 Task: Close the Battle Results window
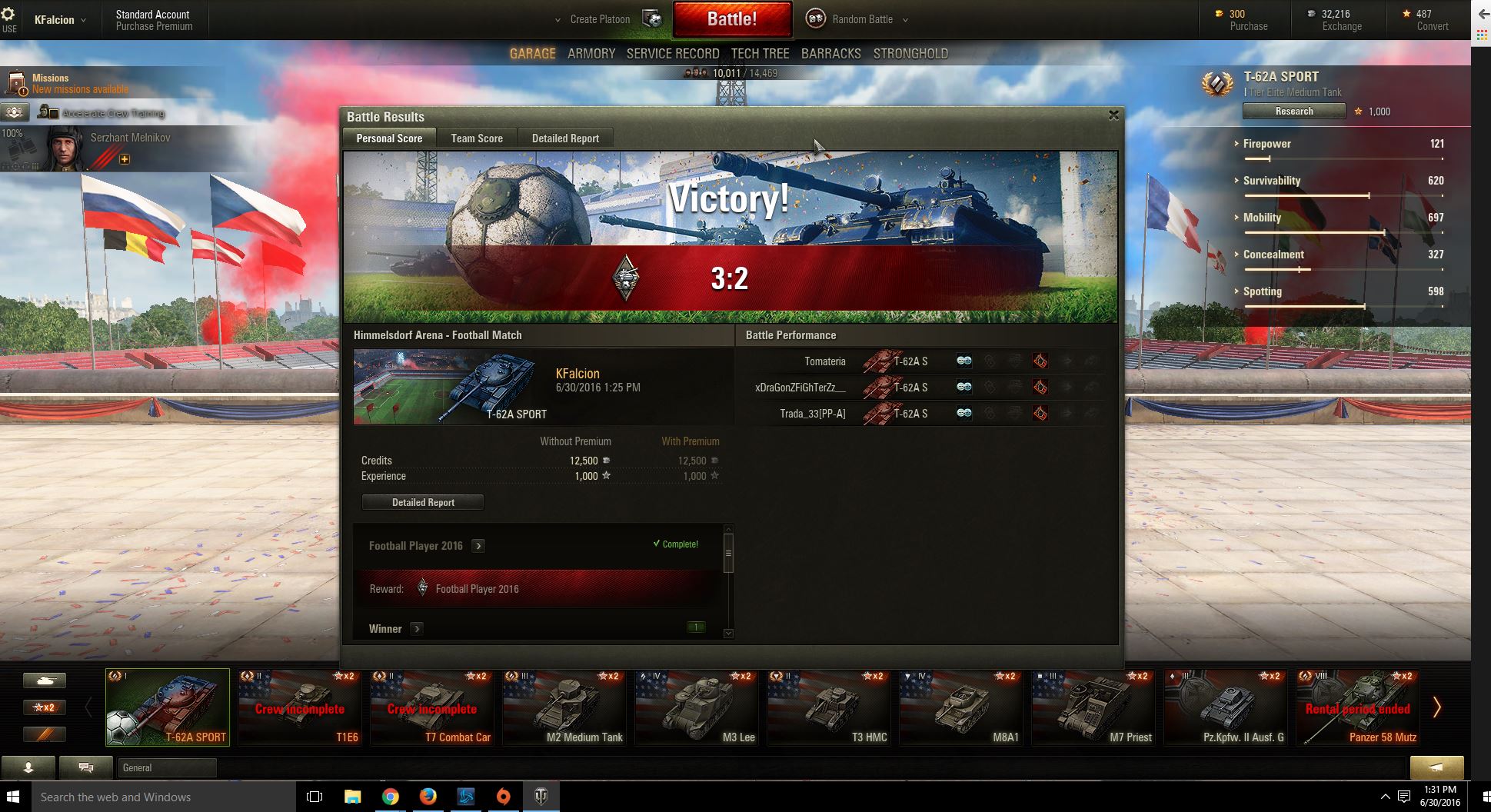point(1113,115)
